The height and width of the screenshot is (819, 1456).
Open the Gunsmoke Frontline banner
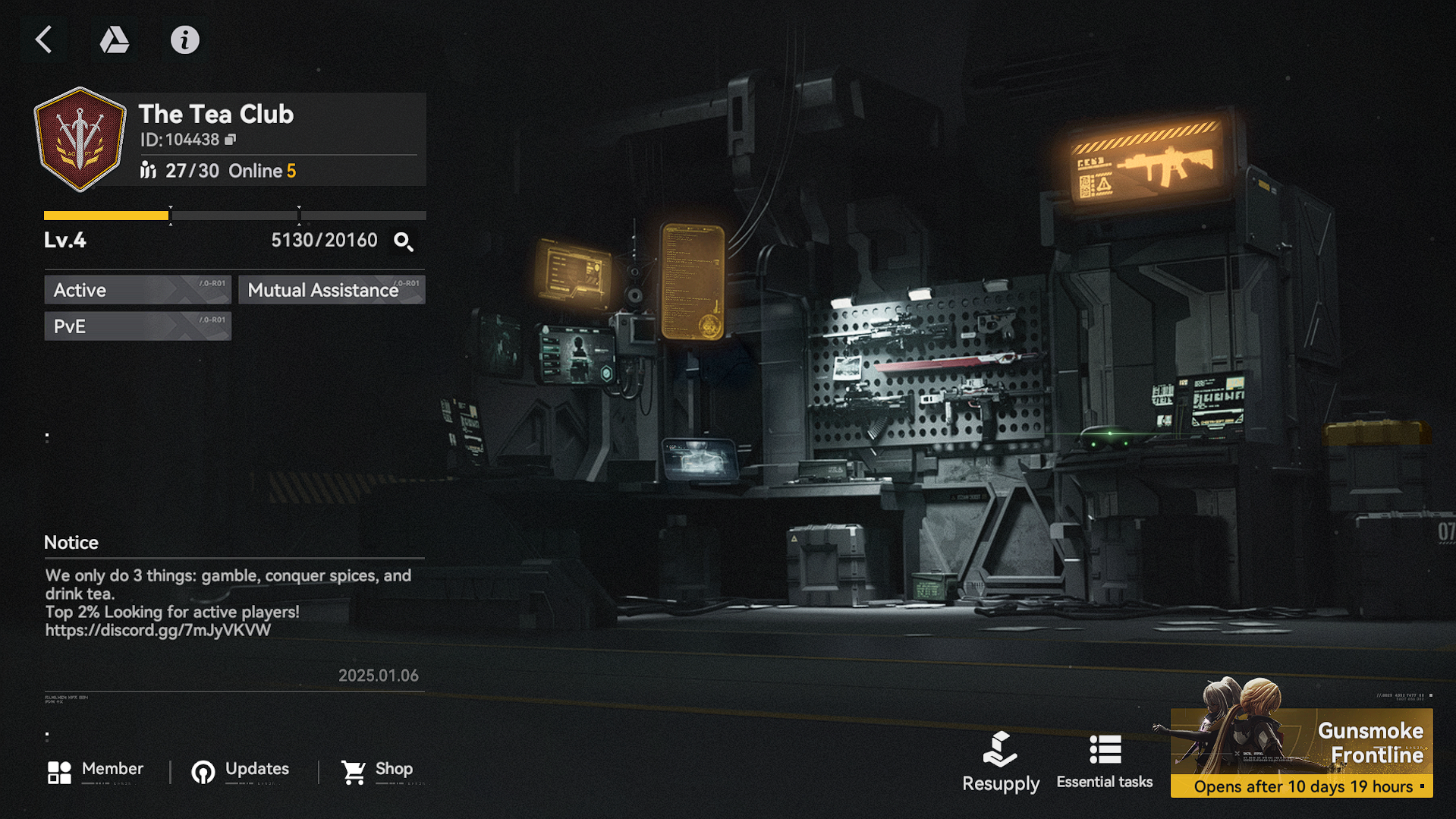(x=1301, y=752)
